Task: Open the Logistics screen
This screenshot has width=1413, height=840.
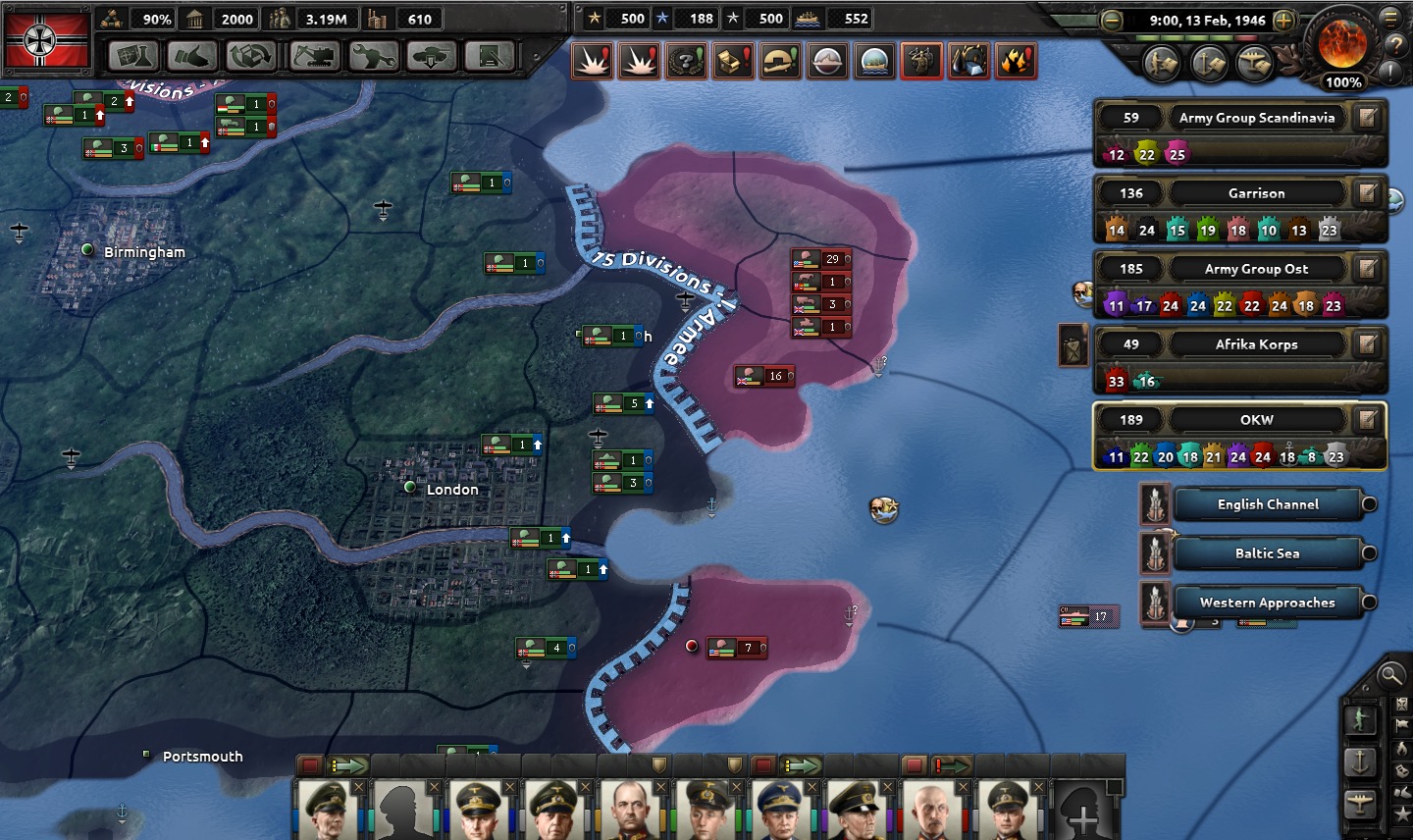Action: pos(490,57)
